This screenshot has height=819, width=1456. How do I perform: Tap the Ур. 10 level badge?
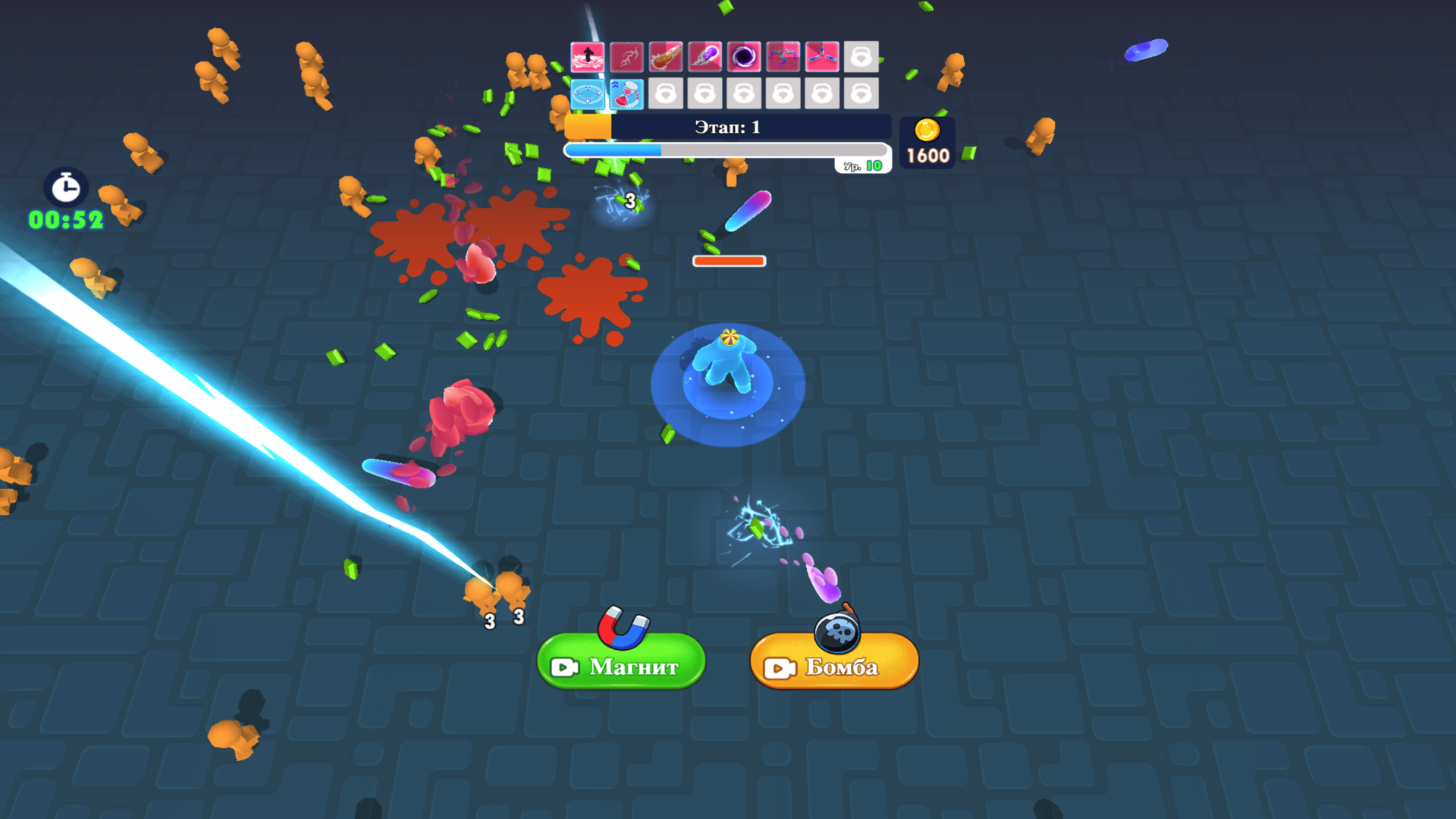point(864,164)
